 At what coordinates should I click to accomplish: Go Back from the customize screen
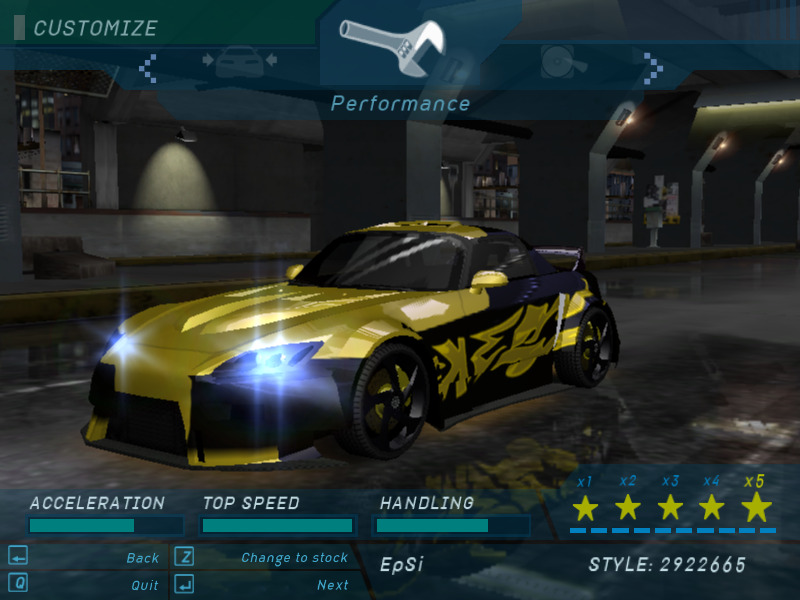tap(143, 558)
